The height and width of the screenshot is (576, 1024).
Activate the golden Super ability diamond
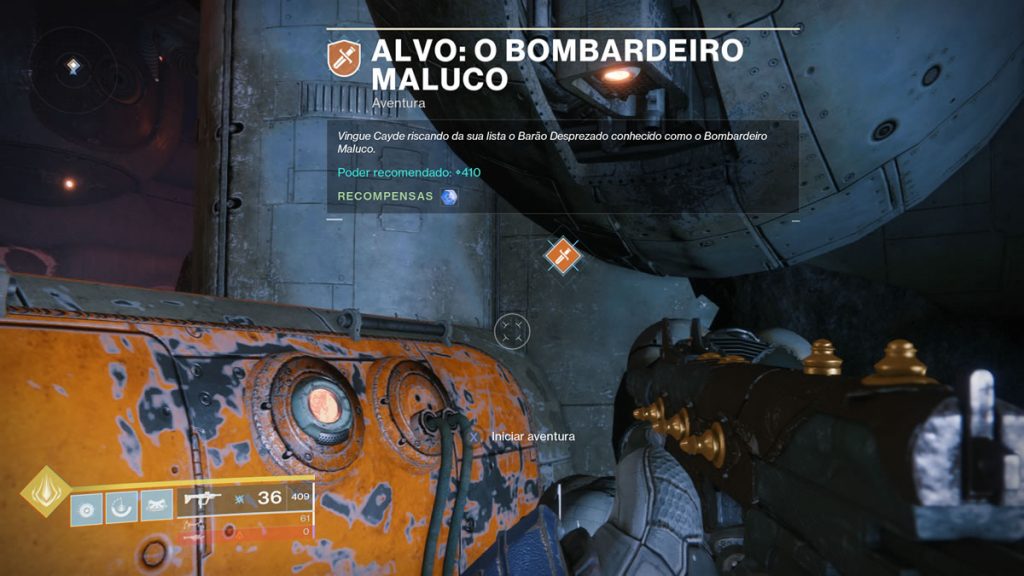coord(46,491)
